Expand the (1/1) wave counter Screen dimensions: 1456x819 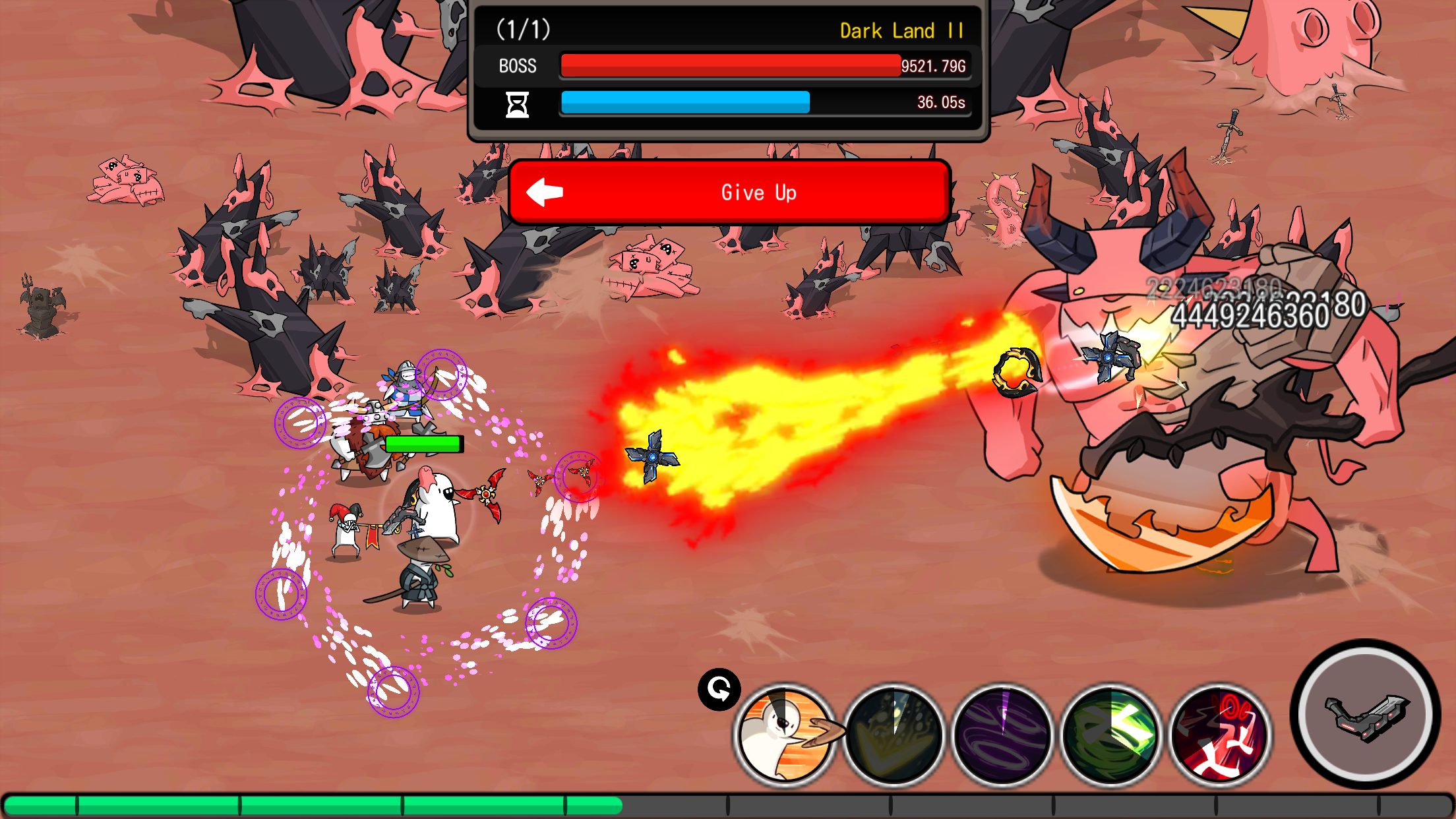tap(524, 30)
